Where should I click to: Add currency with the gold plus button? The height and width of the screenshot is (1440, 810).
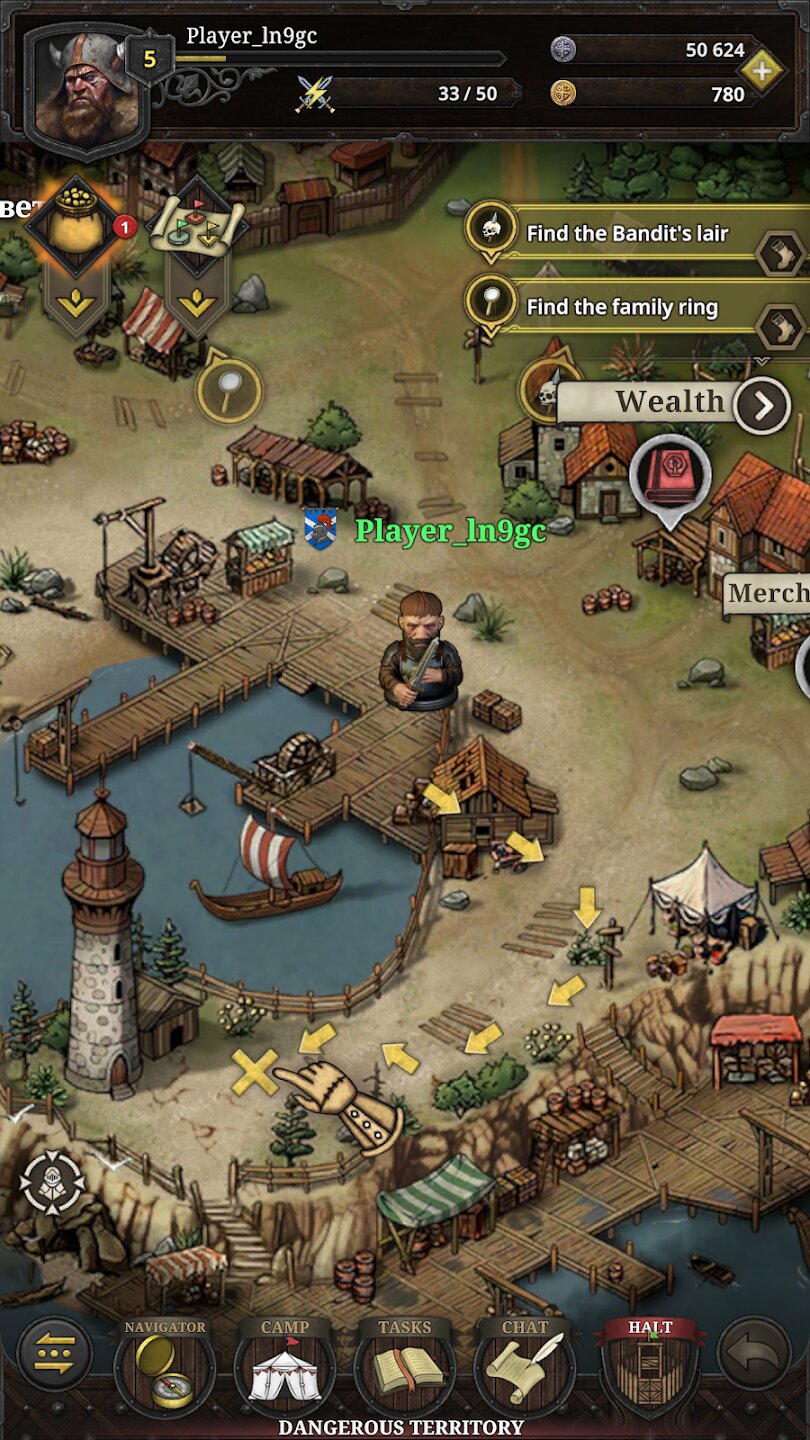coord(762,72)
